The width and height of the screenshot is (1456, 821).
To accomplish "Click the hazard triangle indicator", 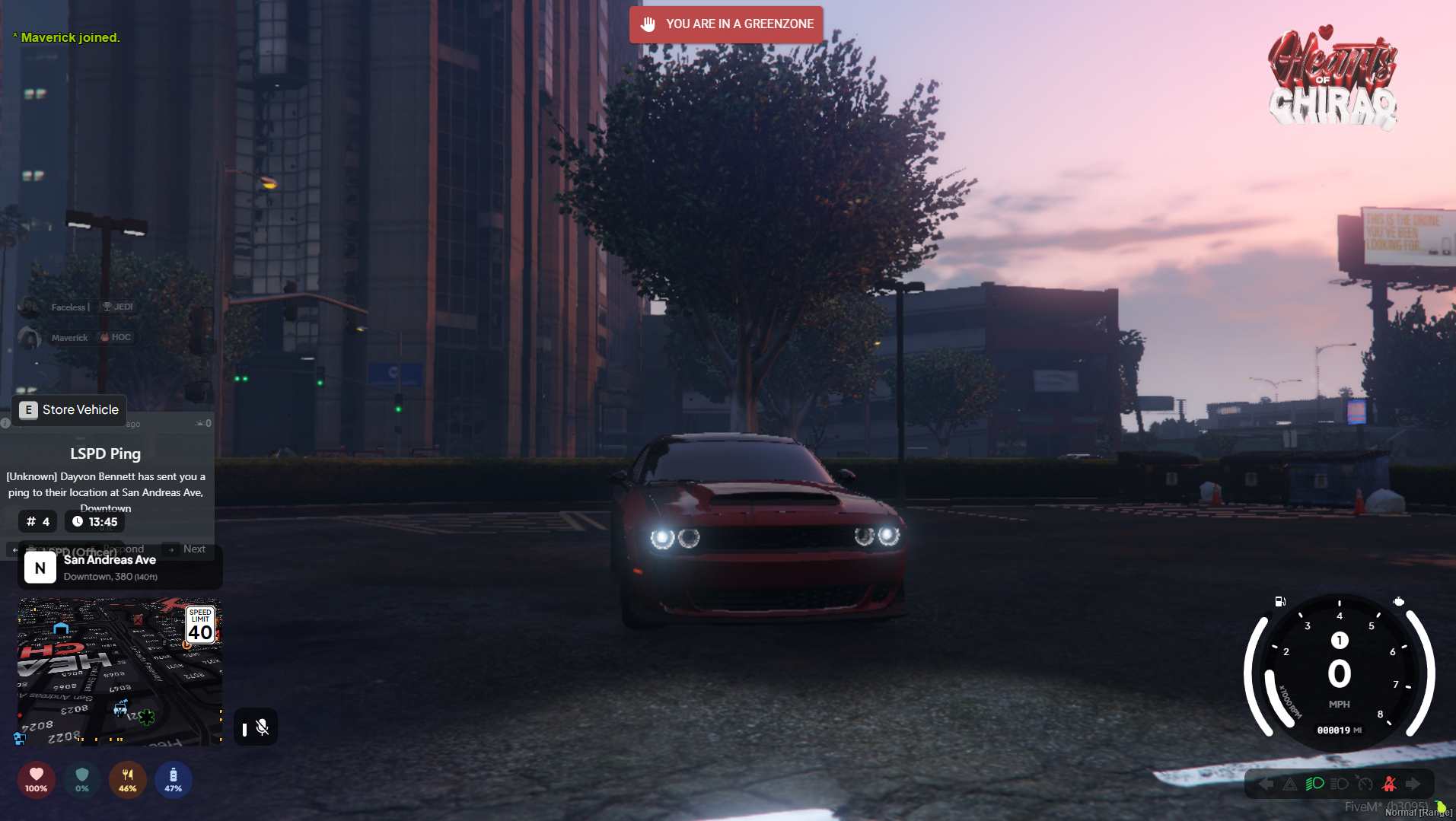I will (x=1290, y=784).
